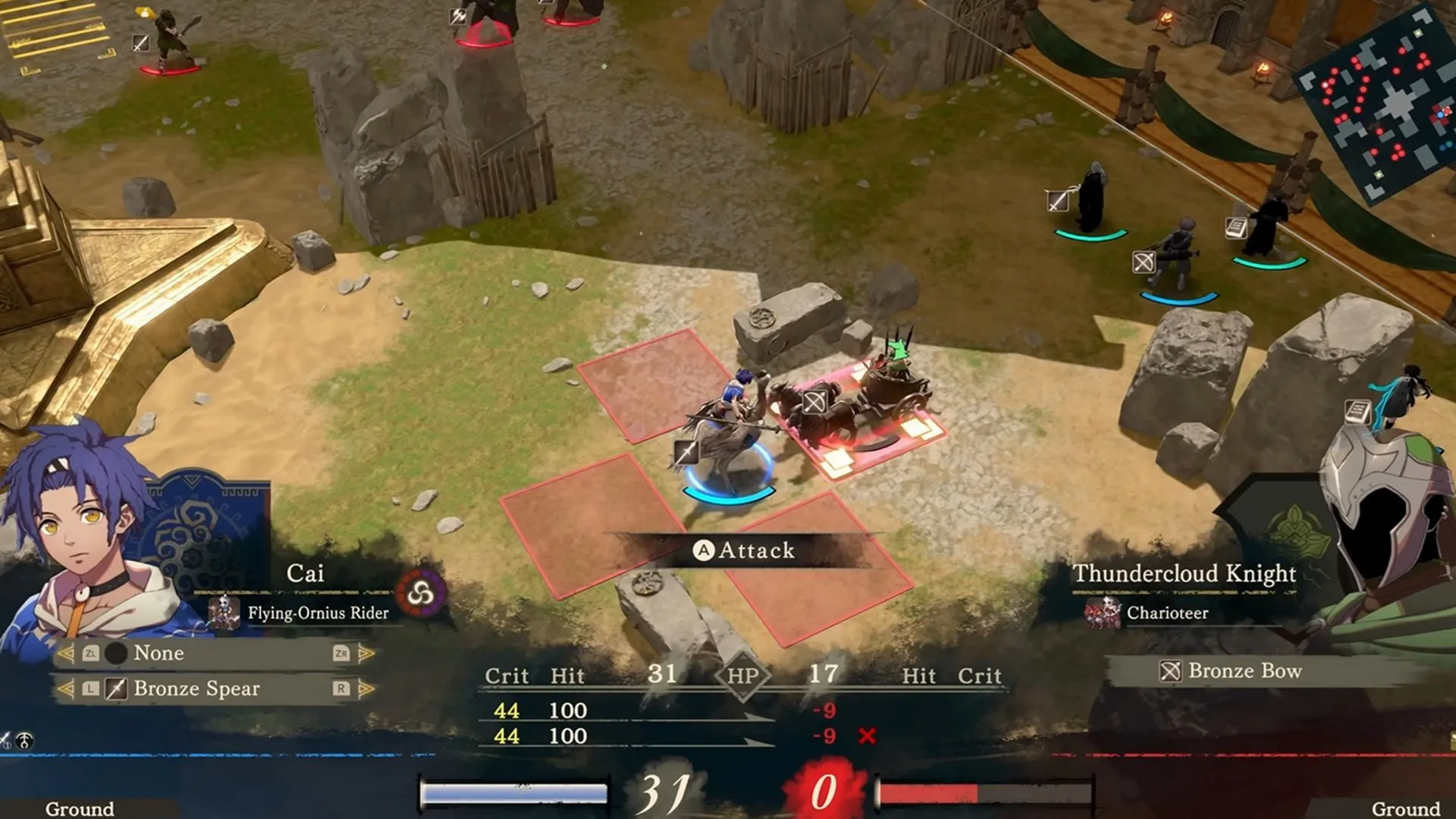This screenshot has height=819, width=1456.
Task: Open the Thundercloud Knight info panel
Action: pyautogui.click(x=1185, y=574)
